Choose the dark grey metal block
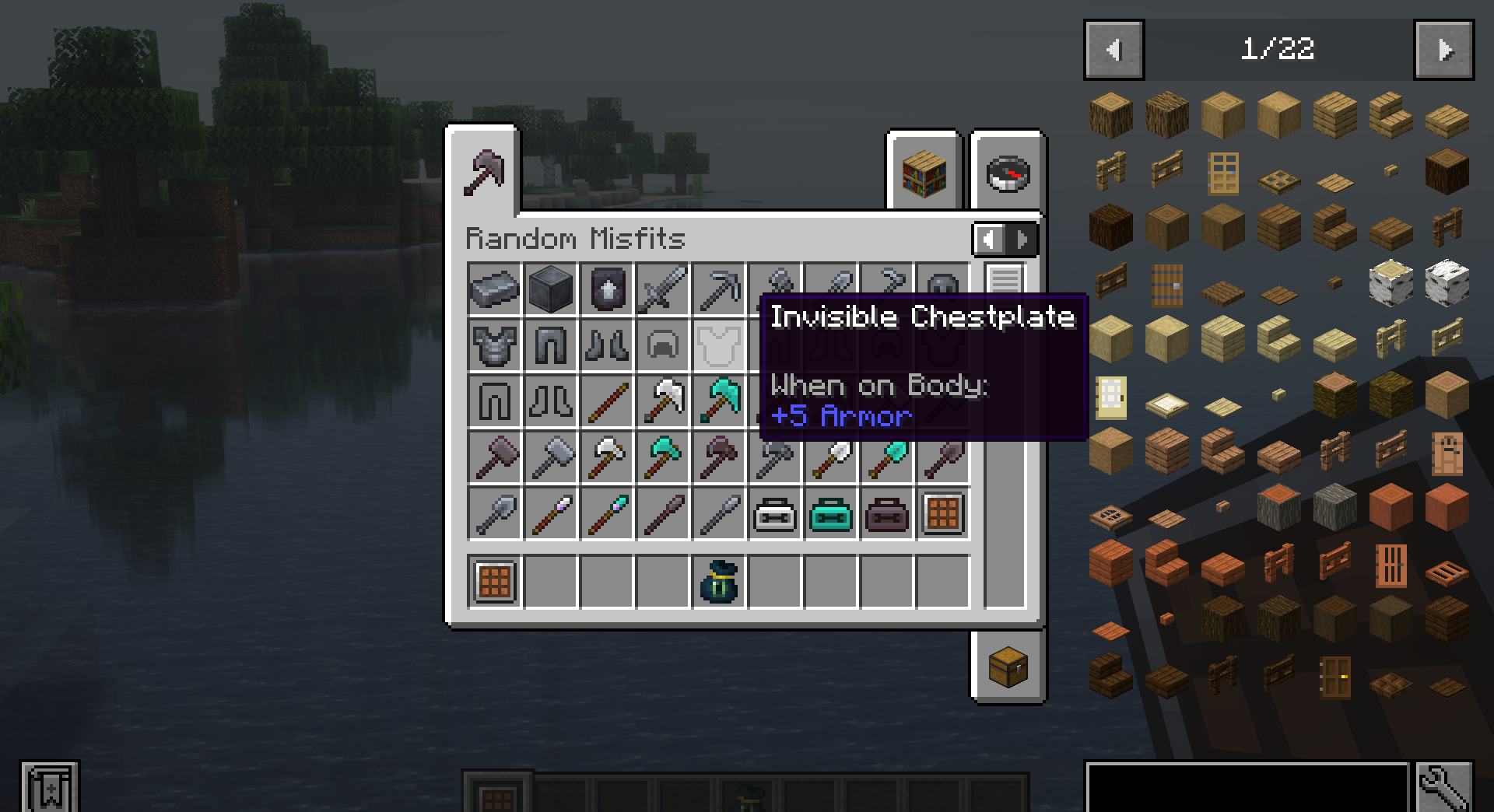 pyautogui.click(x=551, y=289)
